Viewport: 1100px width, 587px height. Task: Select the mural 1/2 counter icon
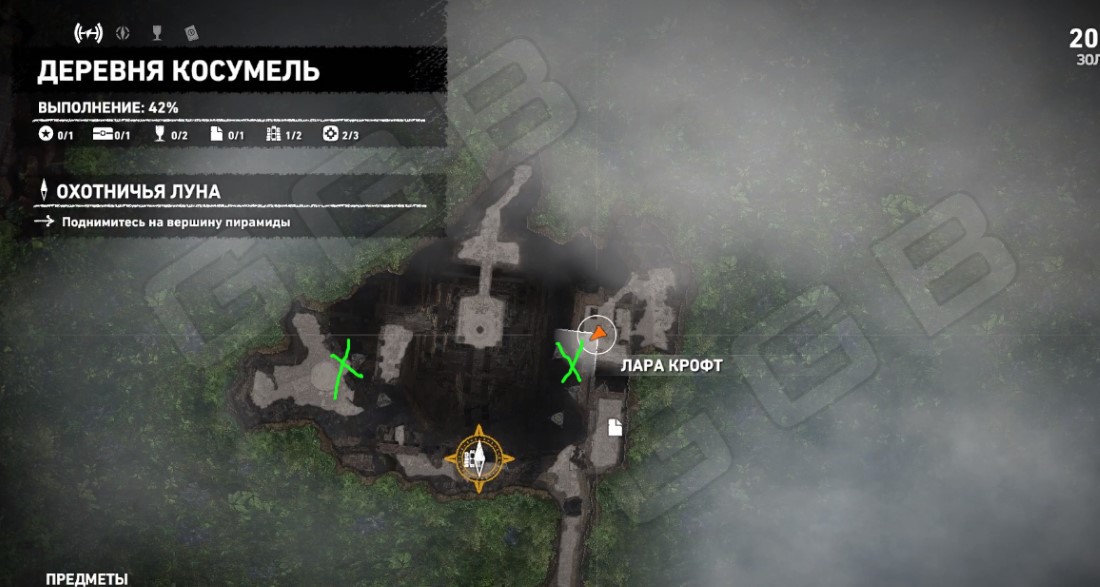point(284,135)
